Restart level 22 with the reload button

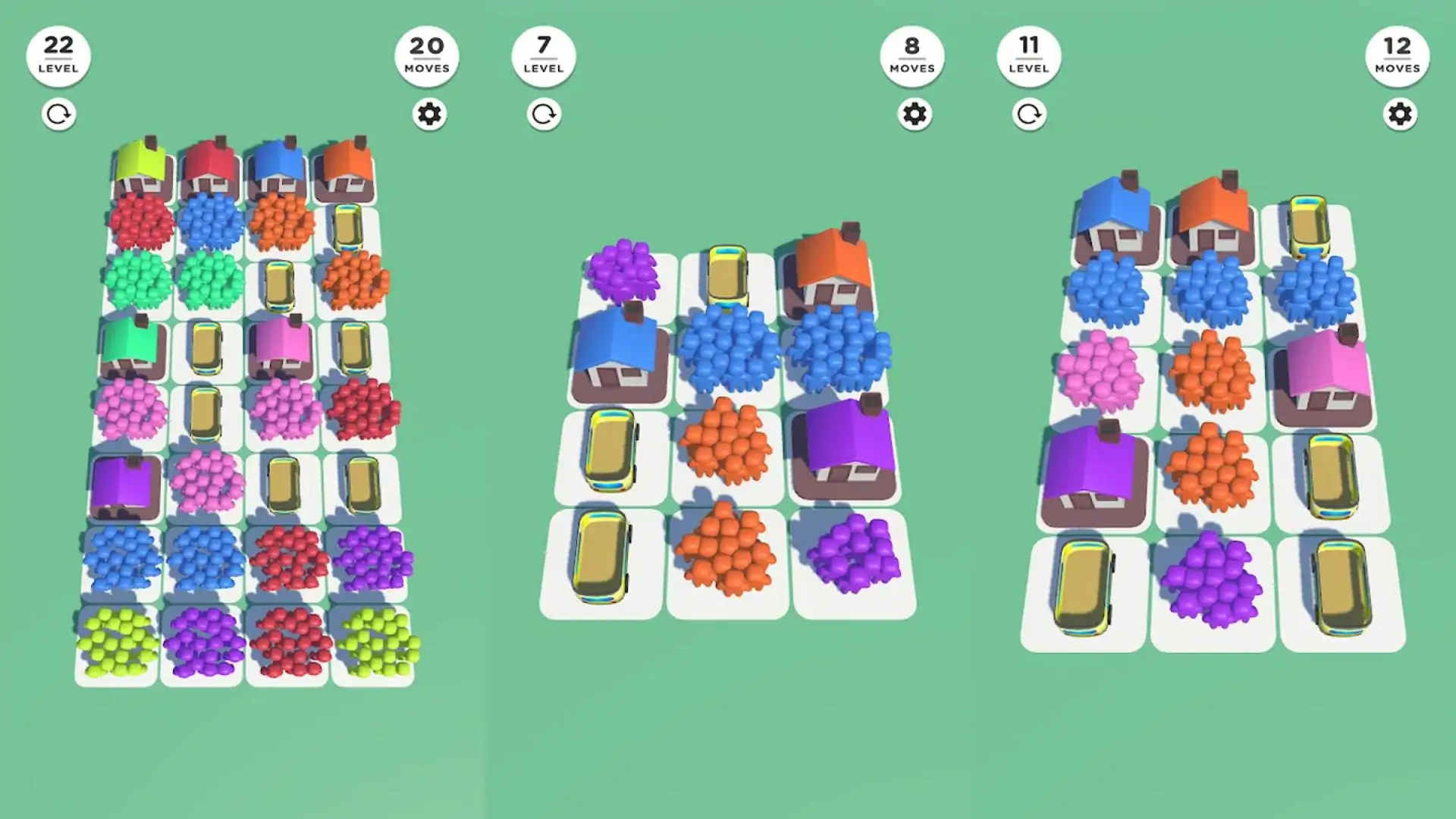(58, 115)
